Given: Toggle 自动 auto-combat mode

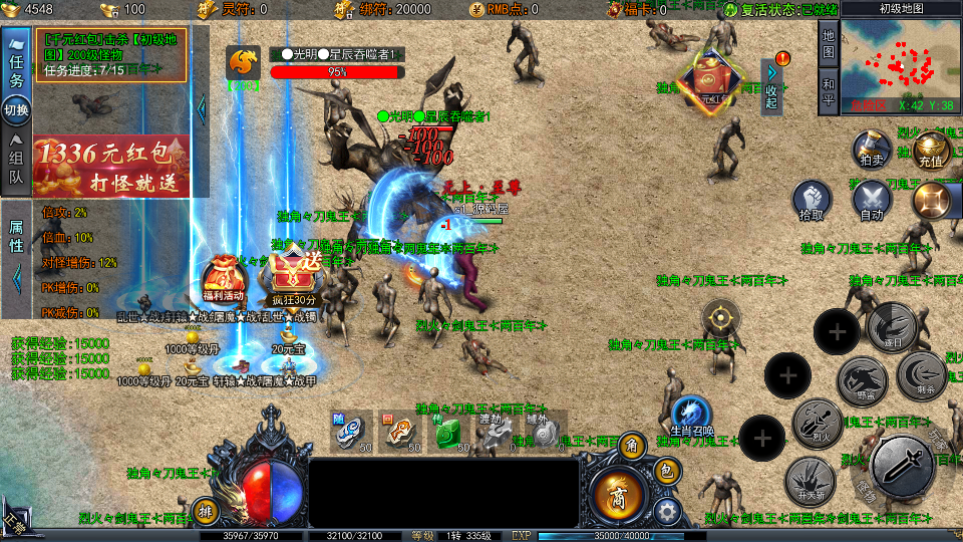Looking at the screenshot, I should pyautogui.click(x=872, y=200).
